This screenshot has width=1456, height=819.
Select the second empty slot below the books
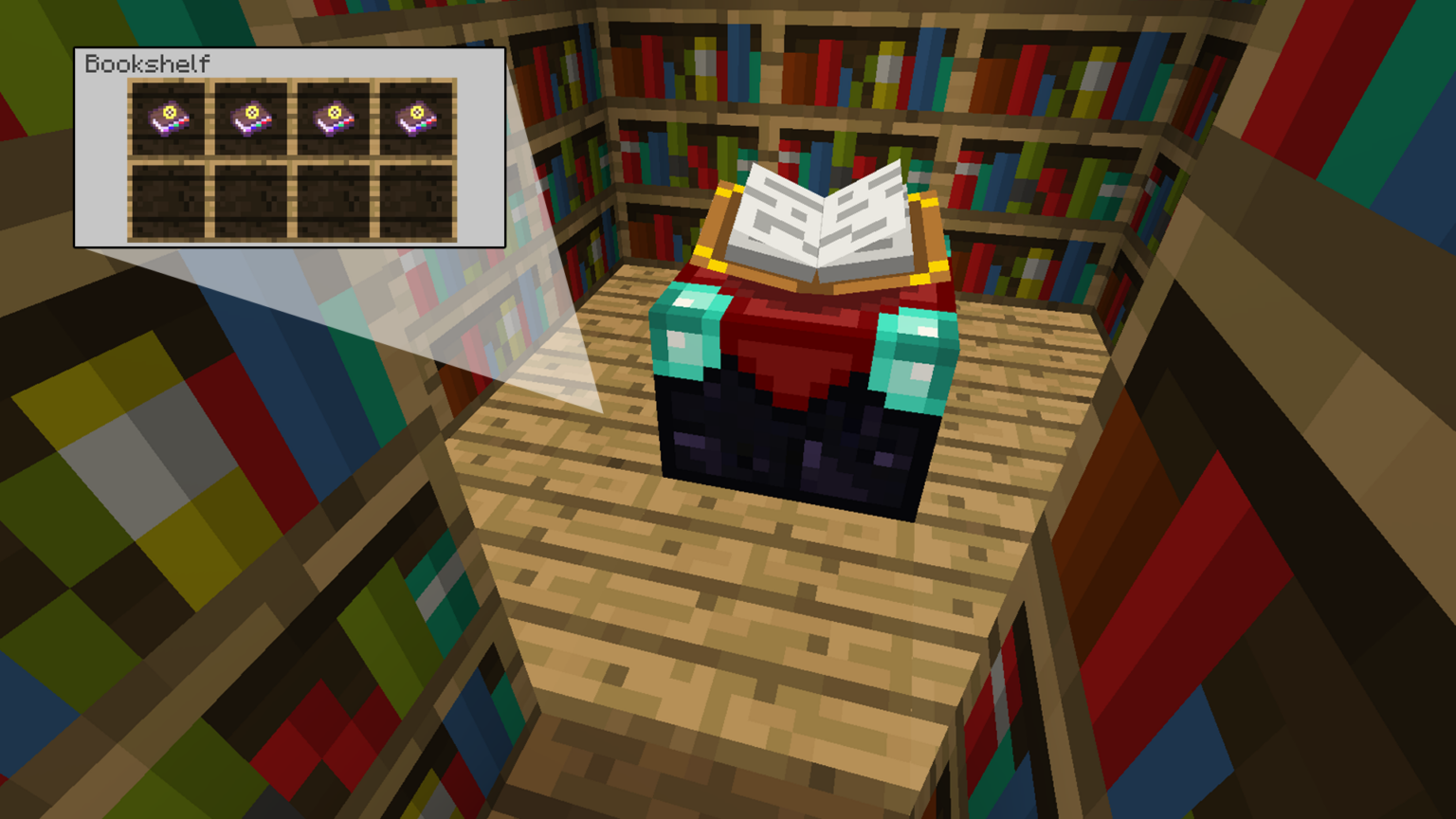[249, 201]
